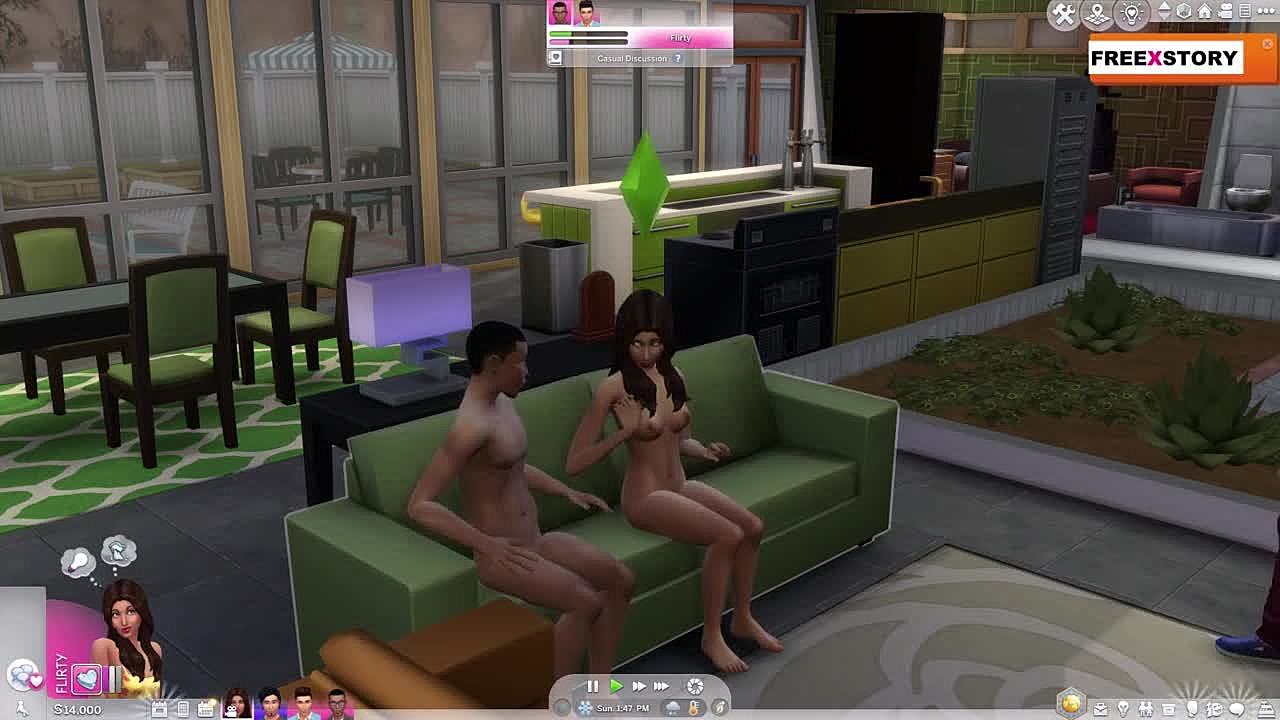Screen dimensions: 1280x720
Task: Open the calendar icon beside household funds
Action: (x=160, y=709)
